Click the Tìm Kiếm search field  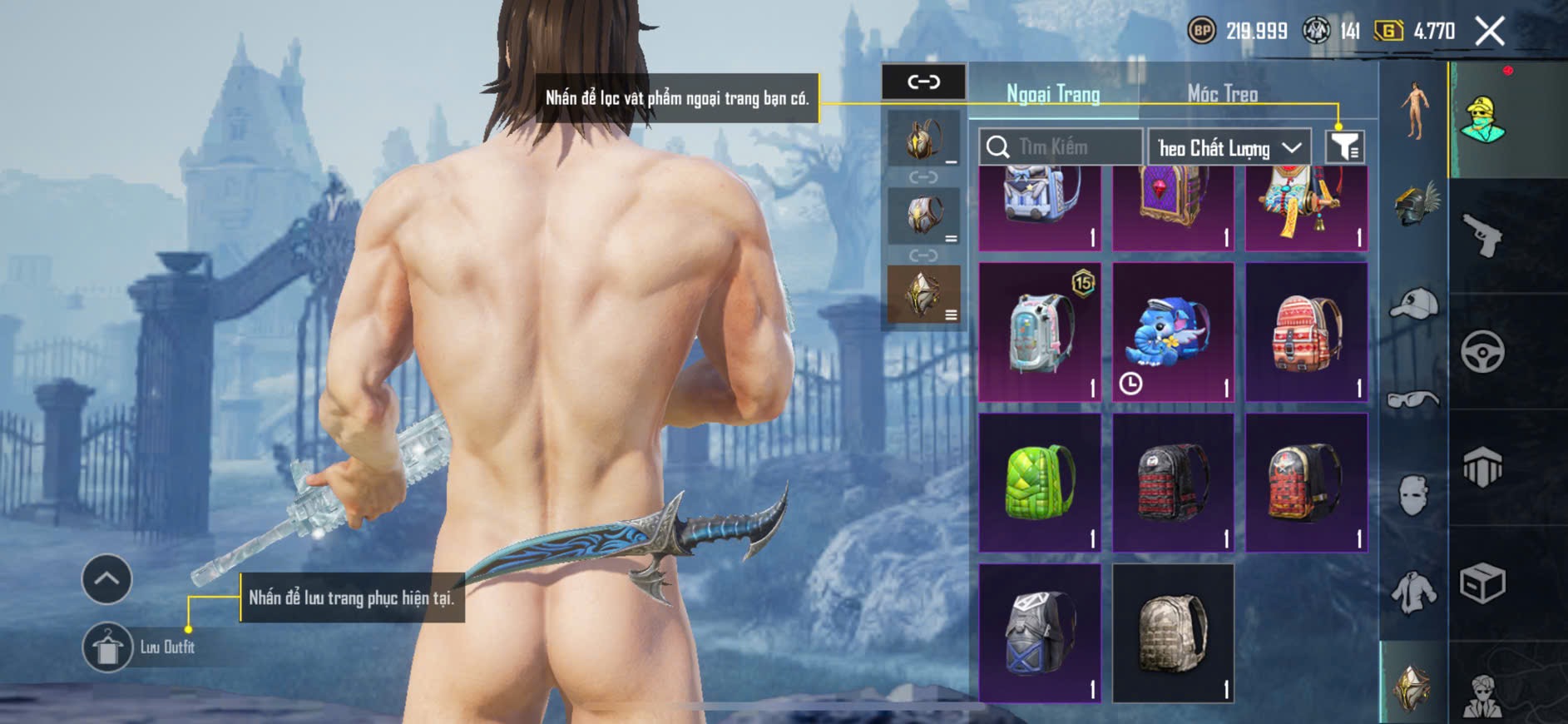tap(1061, 147)
